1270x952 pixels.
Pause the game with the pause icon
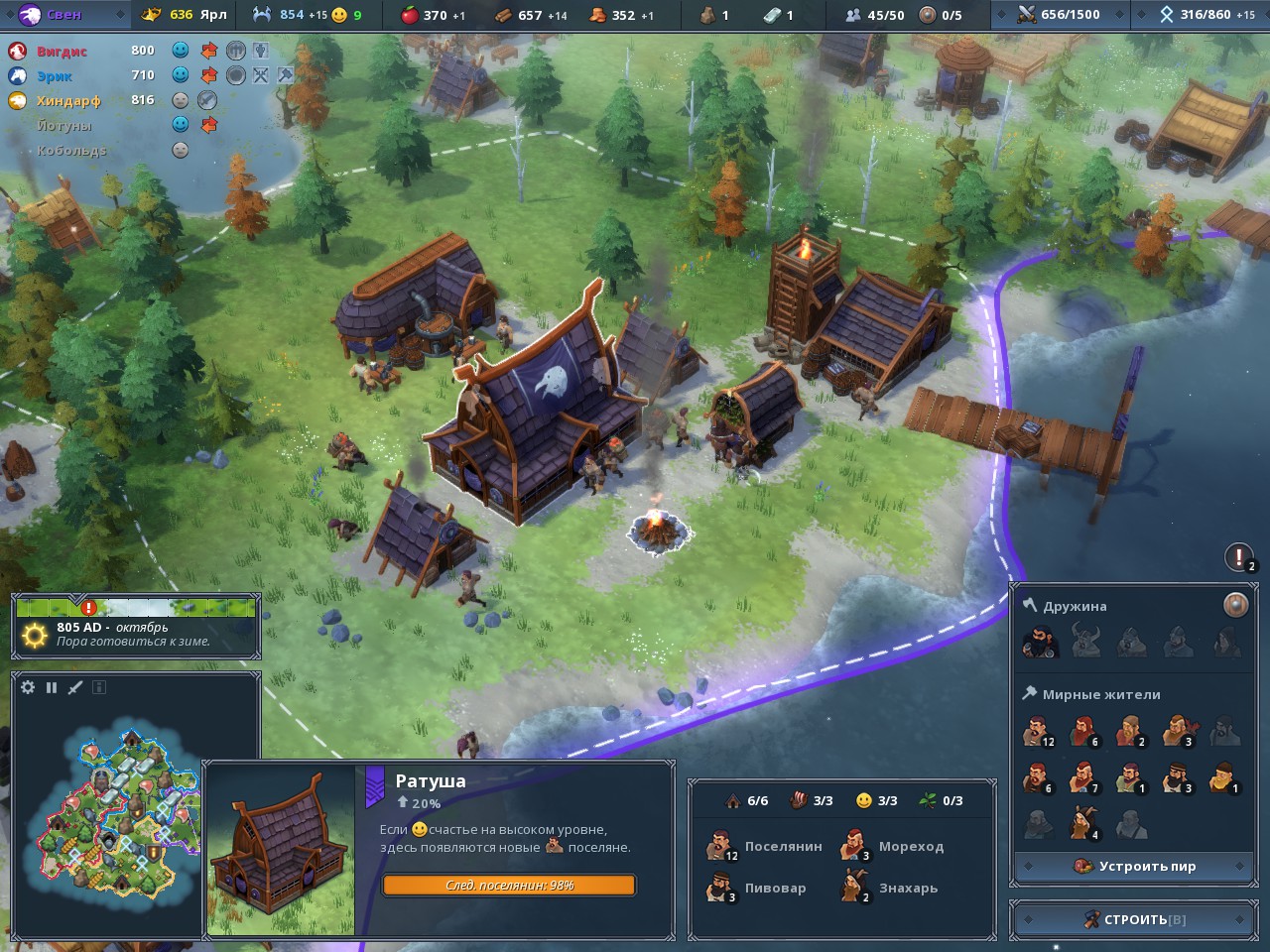(x=52, y=687)
